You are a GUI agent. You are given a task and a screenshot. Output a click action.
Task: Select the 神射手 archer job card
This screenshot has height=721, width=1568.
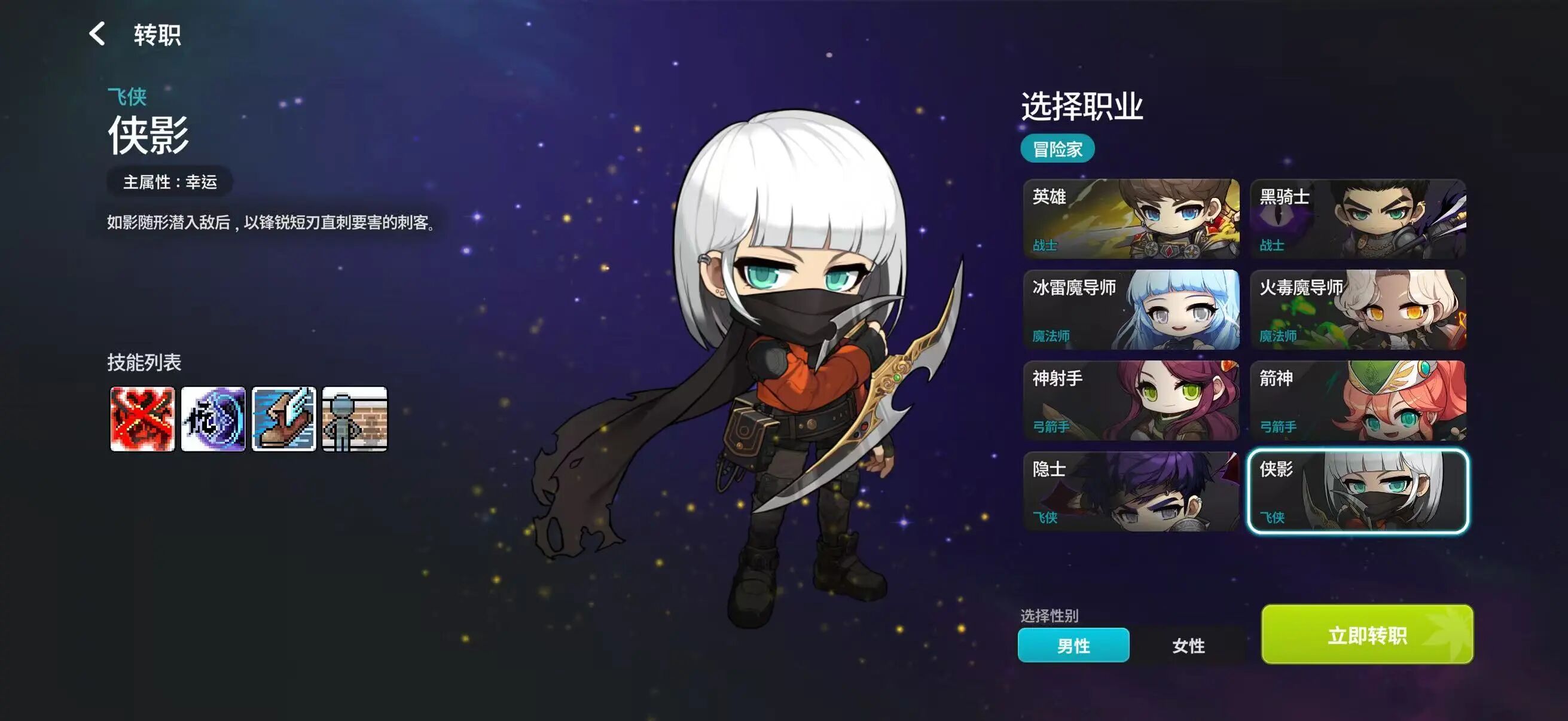pyautogui.click(x=1133, y=402)
